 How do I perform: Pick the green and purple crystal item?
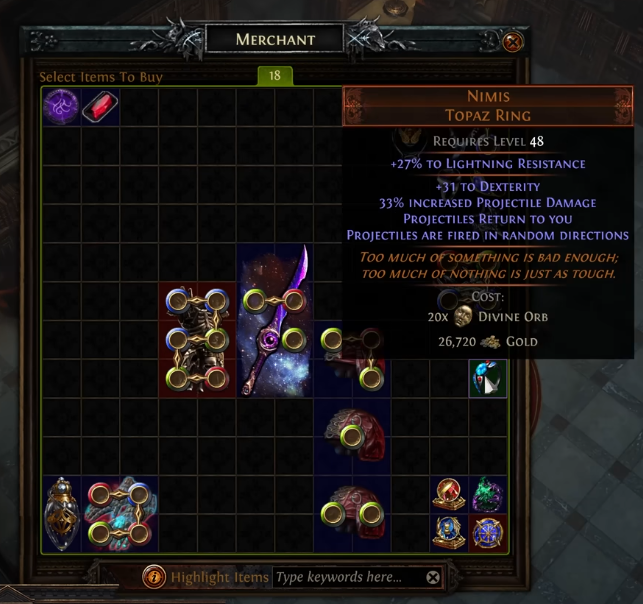[x=488, y=494]
